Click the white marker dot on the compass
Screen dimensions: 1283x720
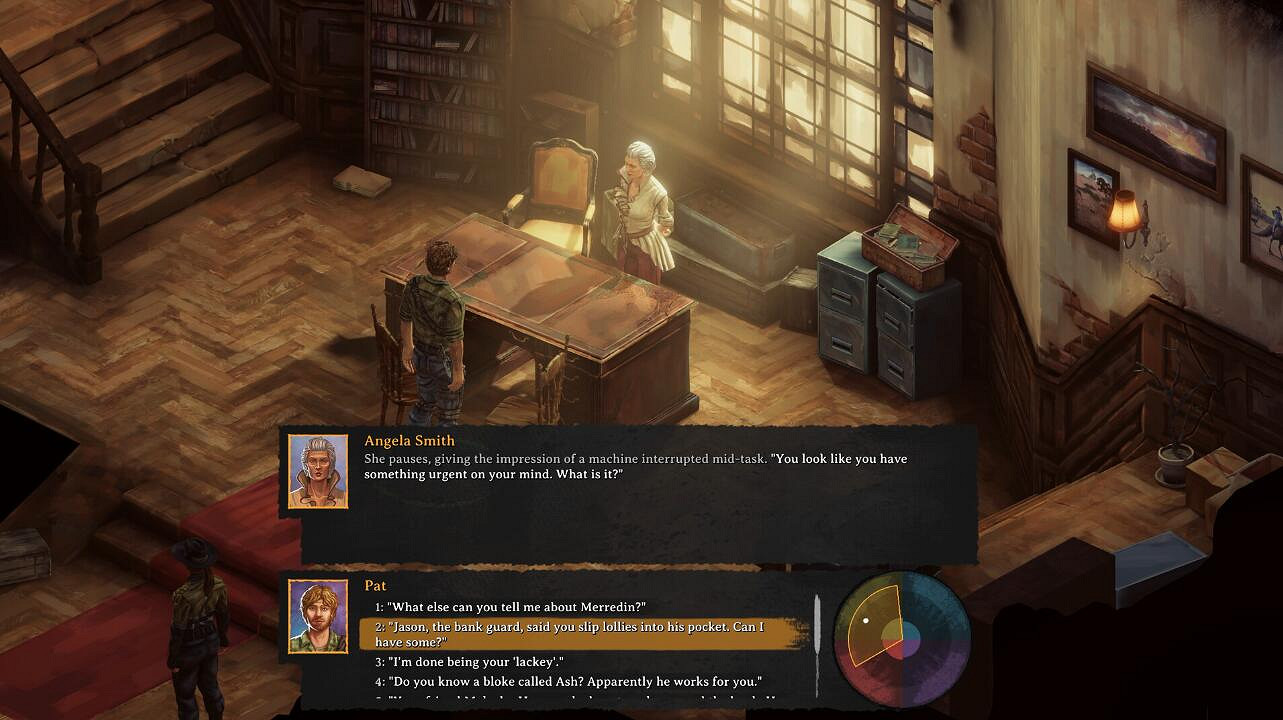(x=865, y=620)
